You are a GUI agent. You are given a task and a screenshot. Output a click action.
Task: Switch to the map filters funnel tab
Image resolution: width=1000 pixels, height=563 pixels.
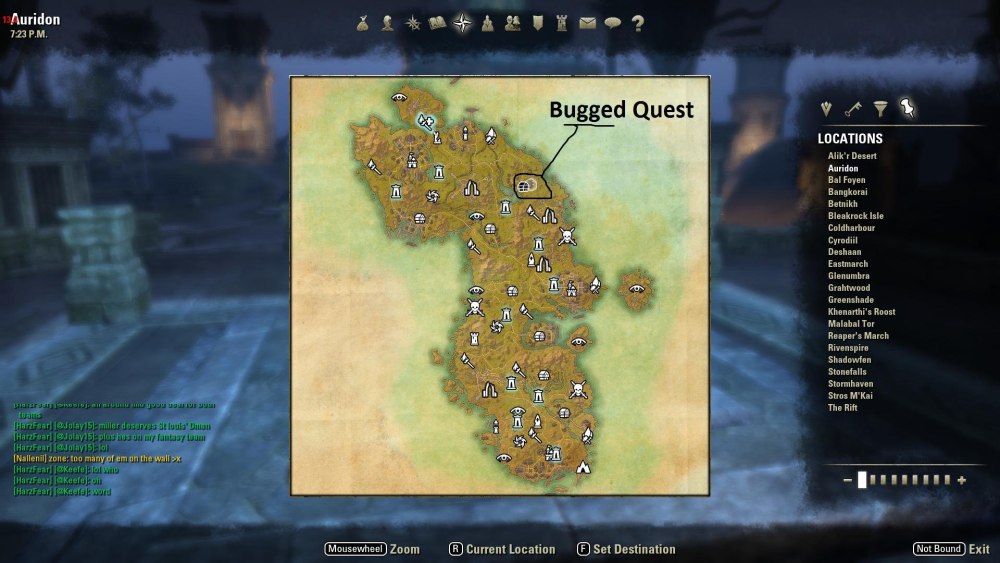click(880, 108)
